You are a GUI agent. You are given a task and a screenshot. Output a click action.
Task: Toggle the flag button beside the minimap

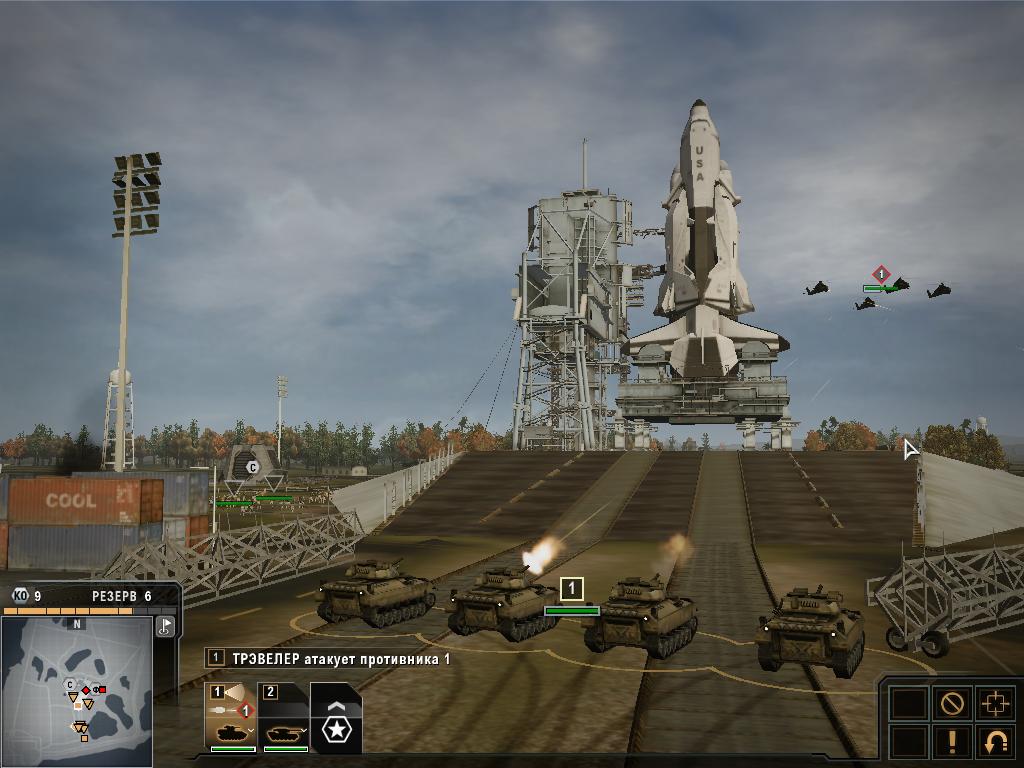[166, 626]
